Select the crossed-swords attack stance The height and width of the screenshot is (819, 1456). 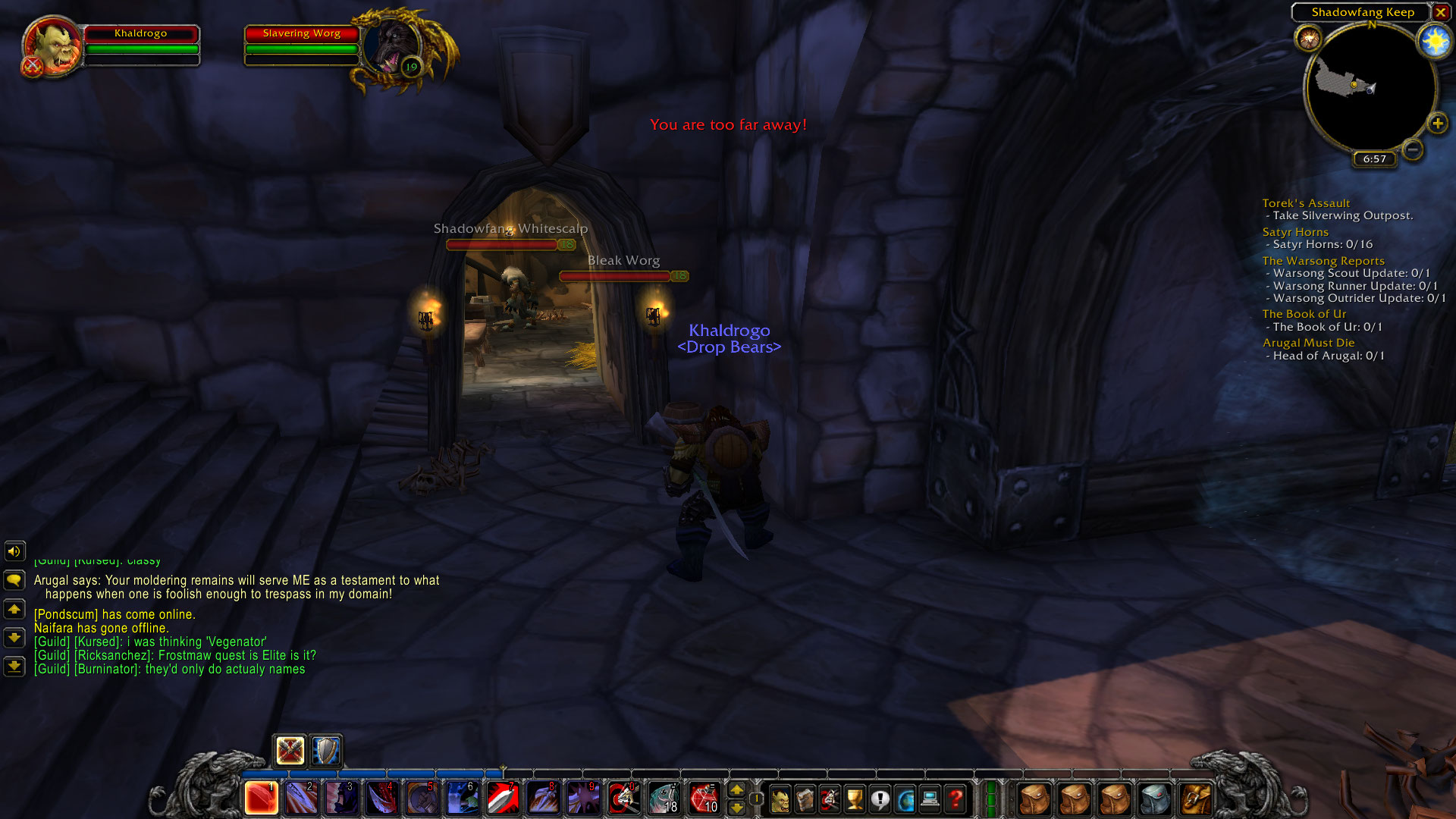click(289, 751)
